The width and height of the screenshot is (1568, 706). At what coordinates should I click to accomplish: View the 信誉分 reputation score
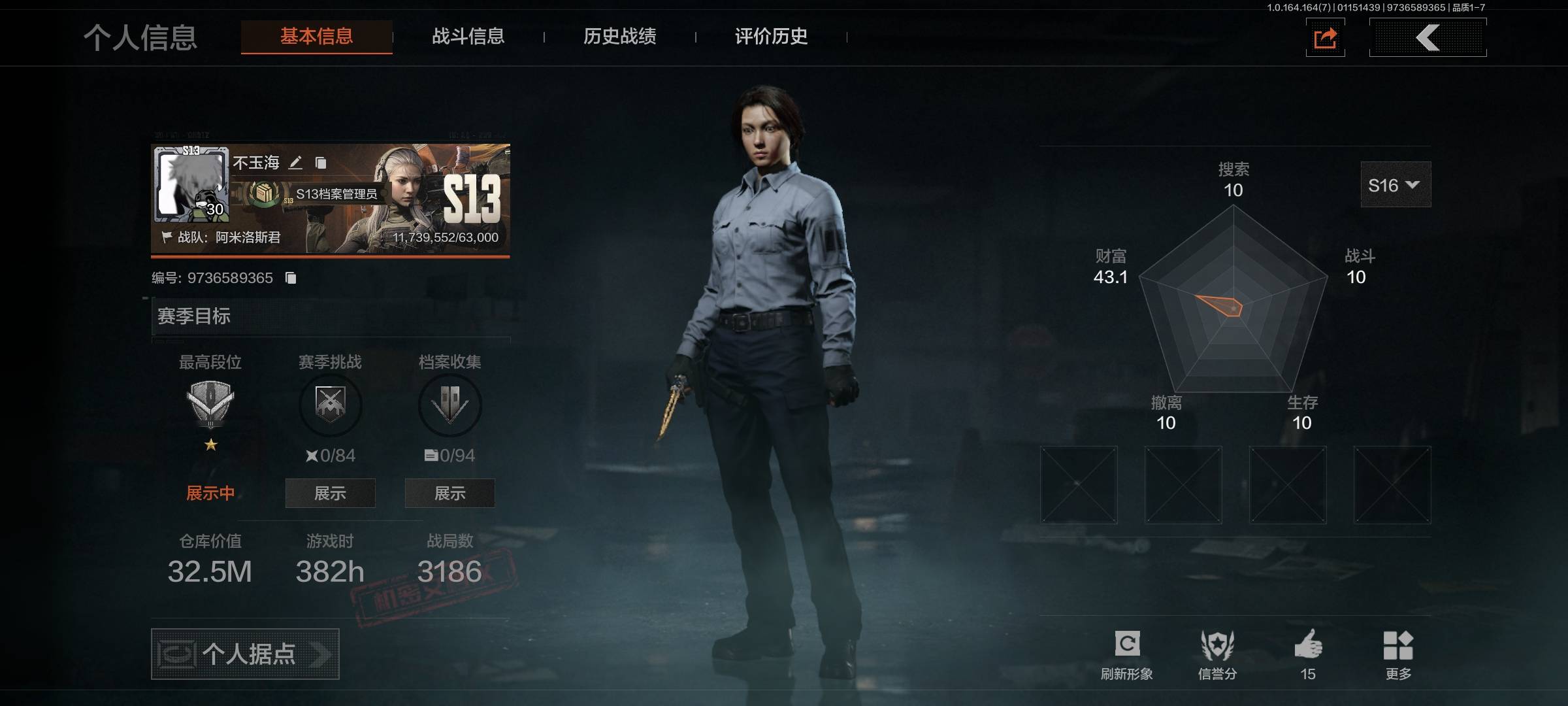[1217, 654]
